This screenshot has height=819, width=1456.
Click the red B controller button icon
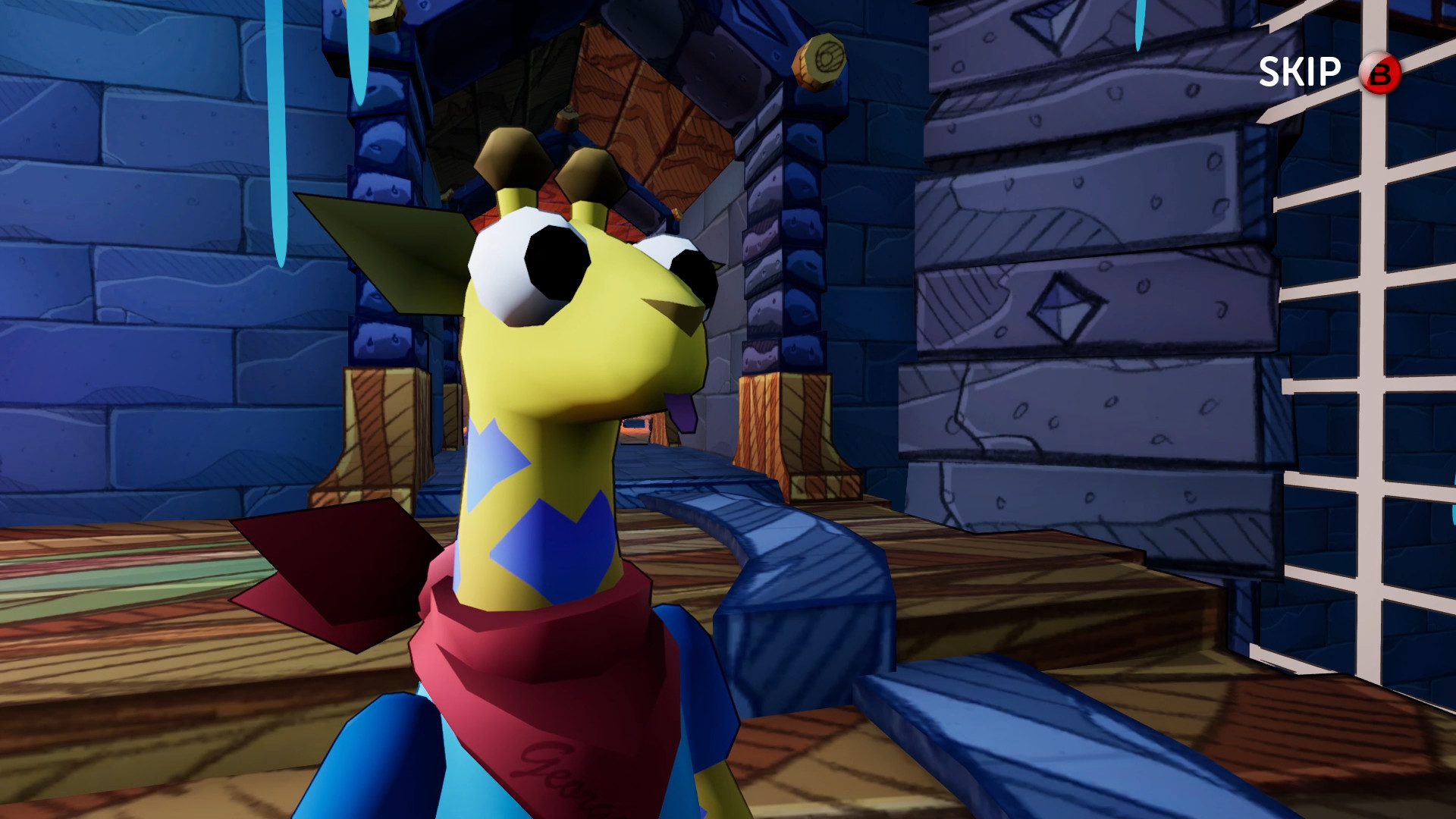(x=1382, y=73)
